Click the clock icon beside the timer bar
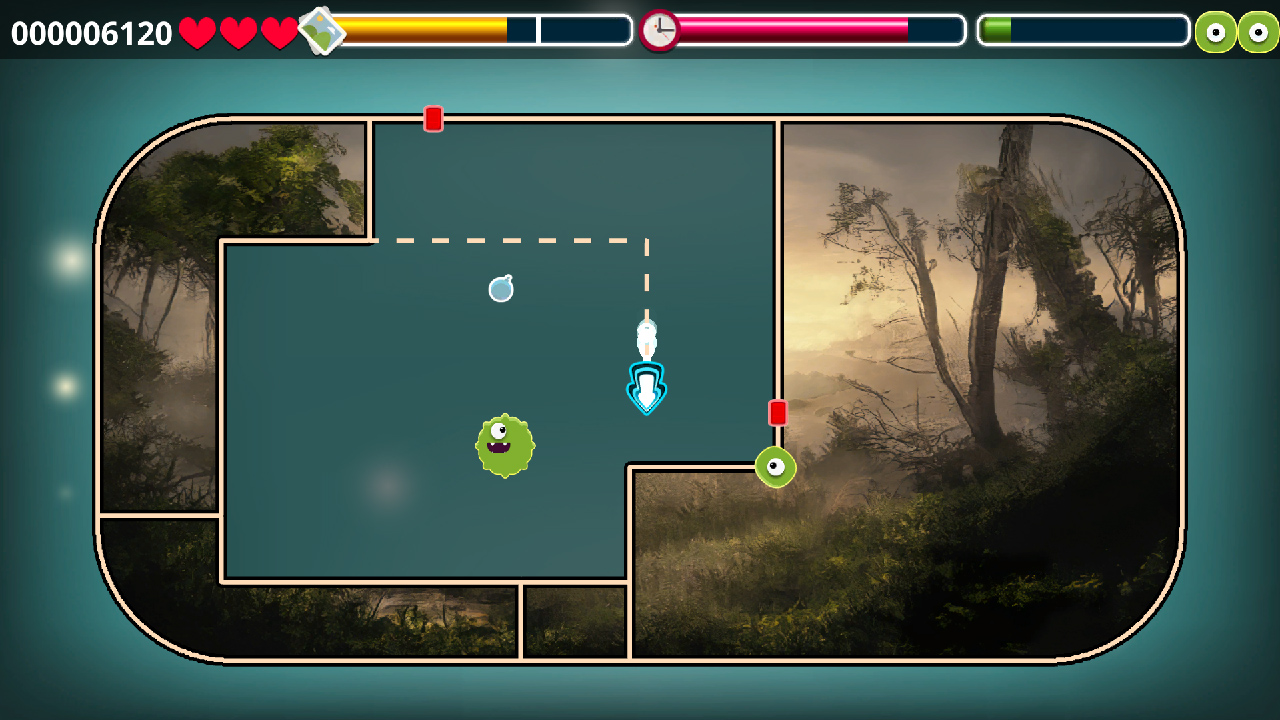This screenshot has height=720, width=1280. [x=659, y=31]
